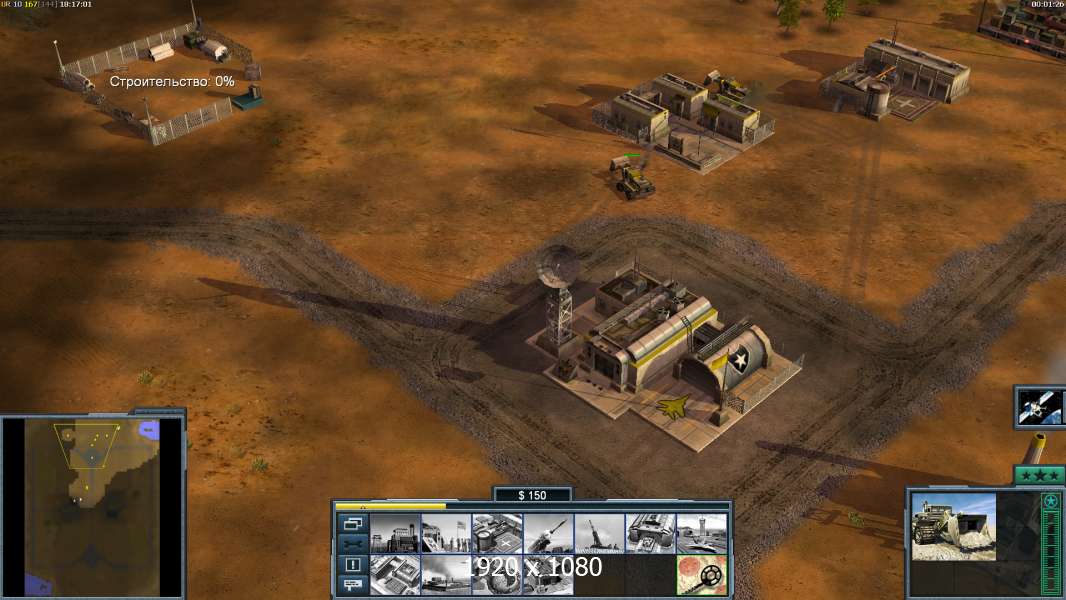Image resolution: width=1066 pixels, height=600 pixels.
Task: Build the power plant structure
Action: 395,534
